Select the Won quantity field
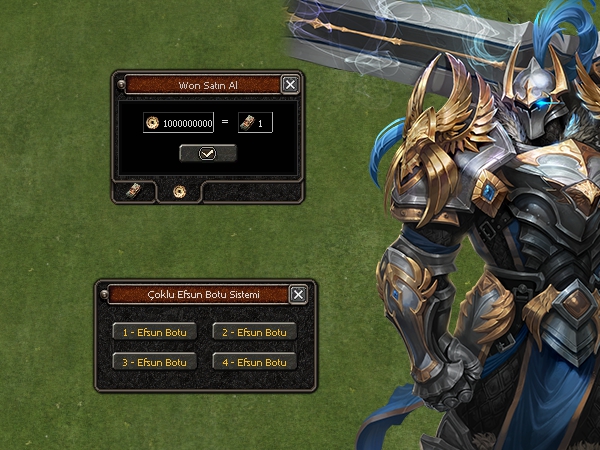This screenshot has width=600, height=450. coord(262,124)
